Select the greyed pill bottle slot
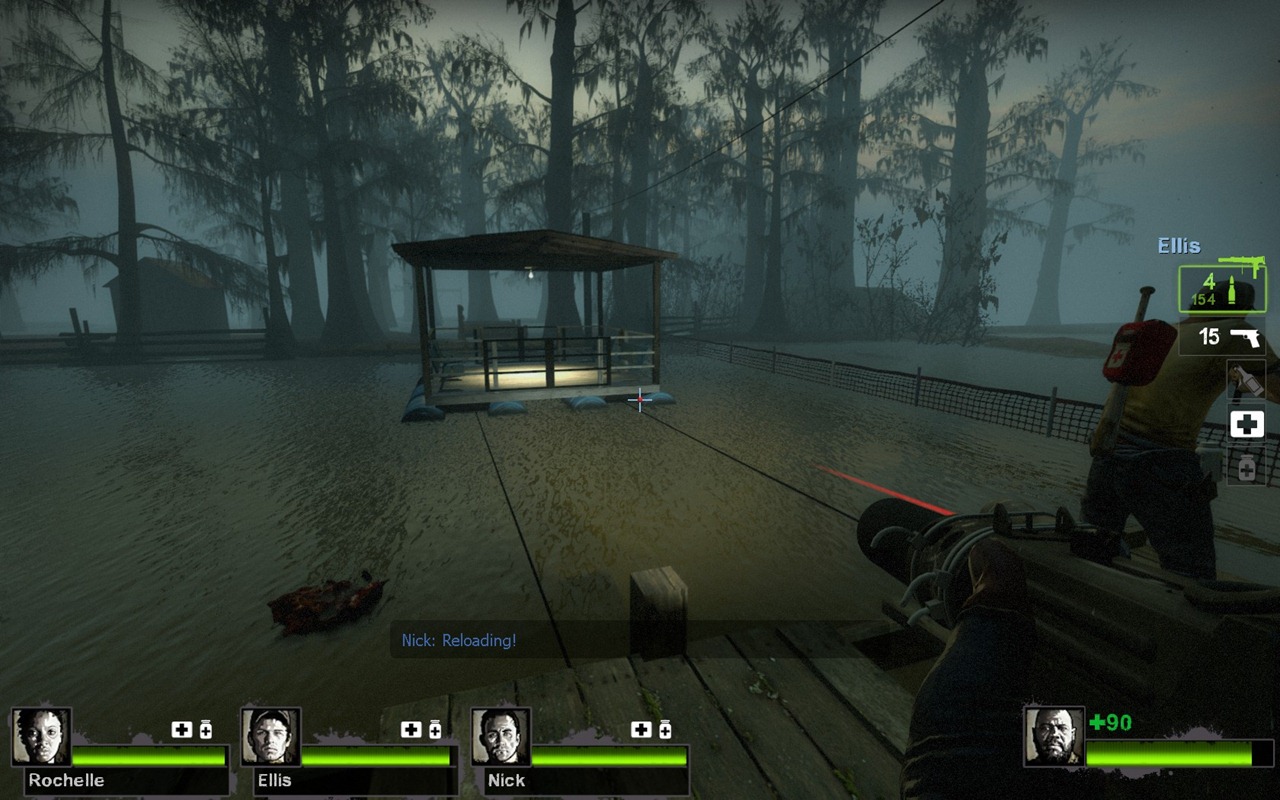Viewport: 1280px width, 800px height. coord(1246,467)
